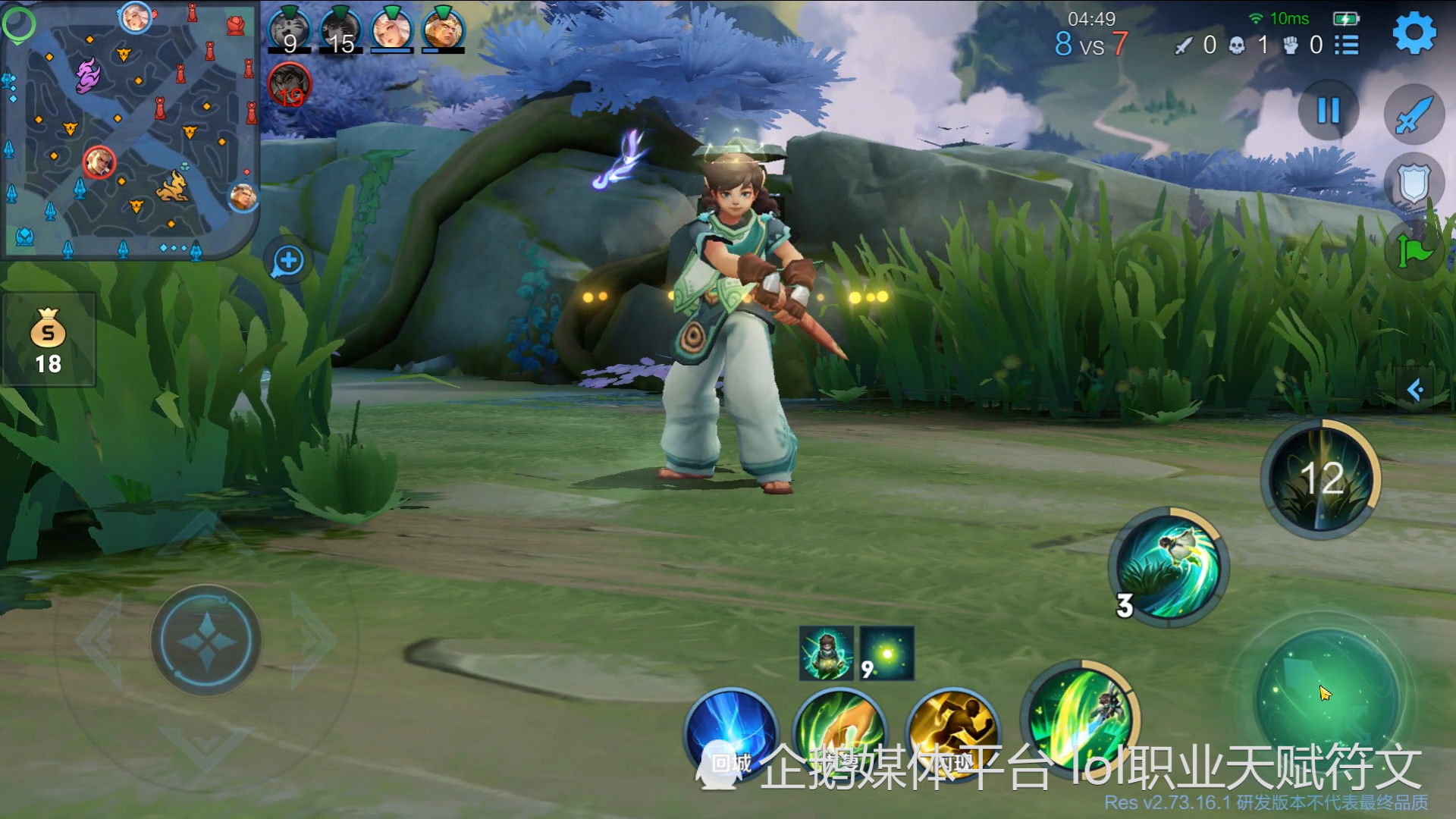The height and width of the screenshot is (819, 1456).
Task: Touch the virtual movement joystick
Action: click(206, 641)
